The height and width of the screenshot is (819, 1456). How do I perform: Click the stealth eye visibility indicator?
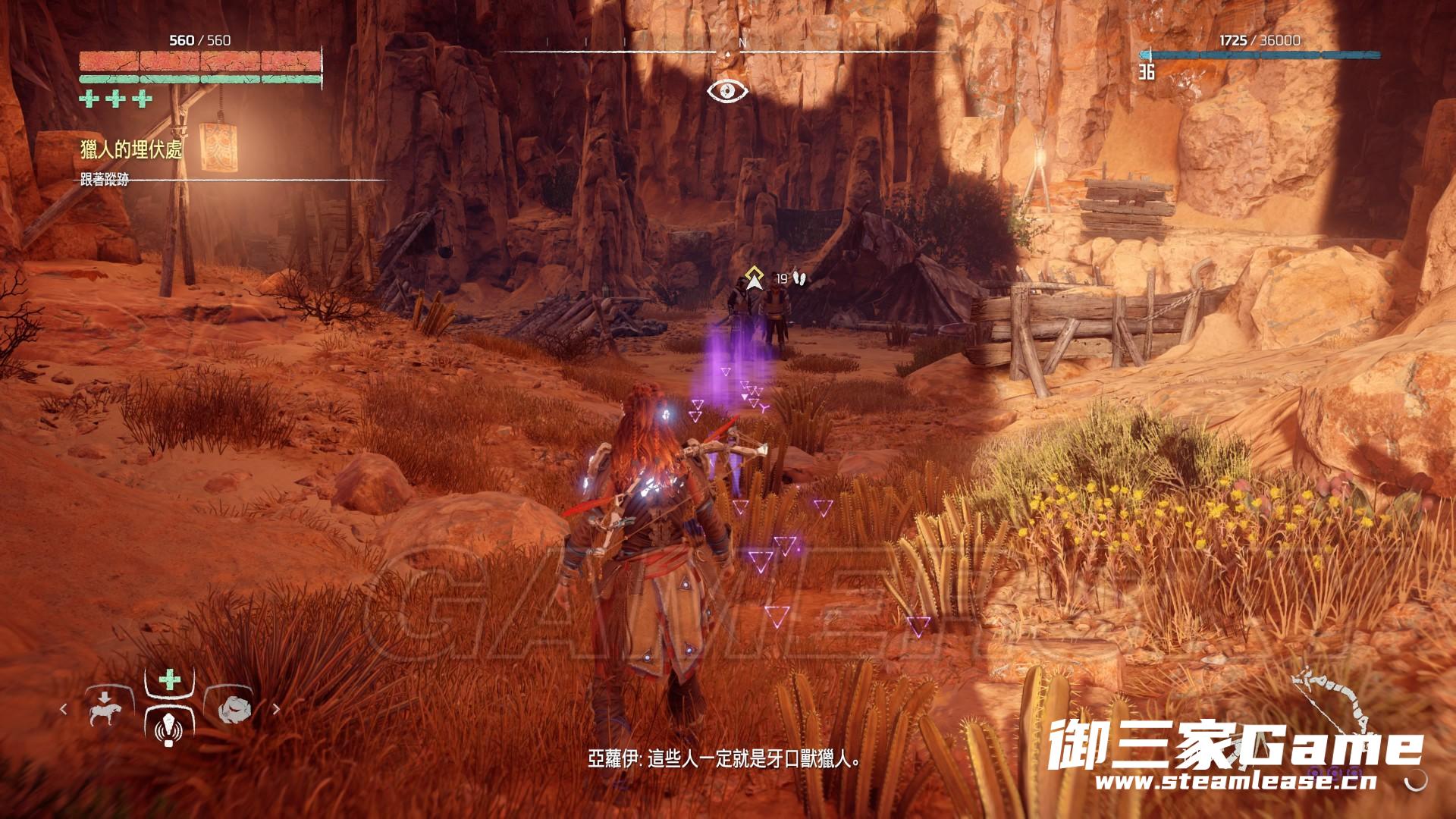click(727, 91)
